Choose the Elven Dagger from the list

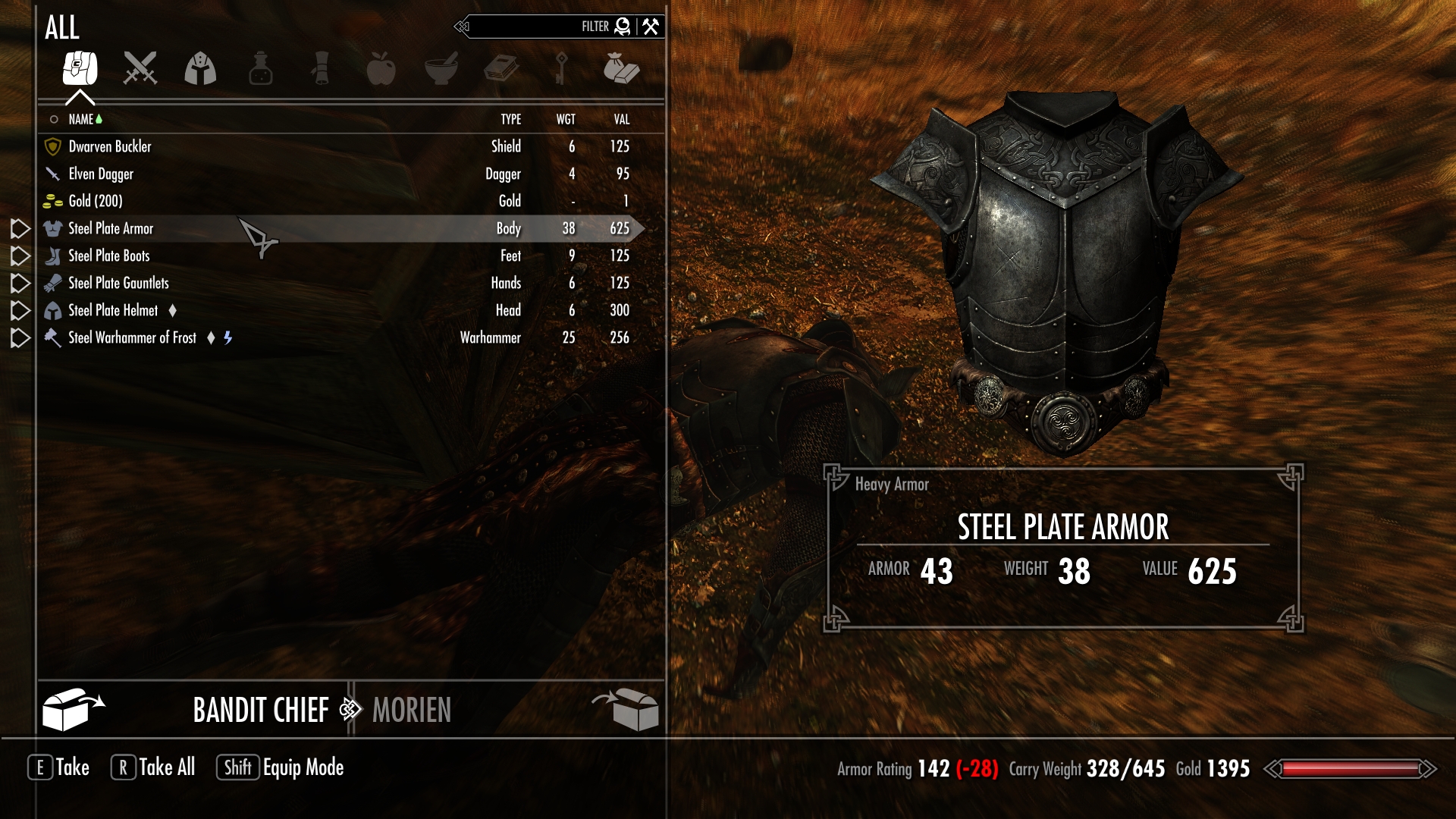[101, 174]
